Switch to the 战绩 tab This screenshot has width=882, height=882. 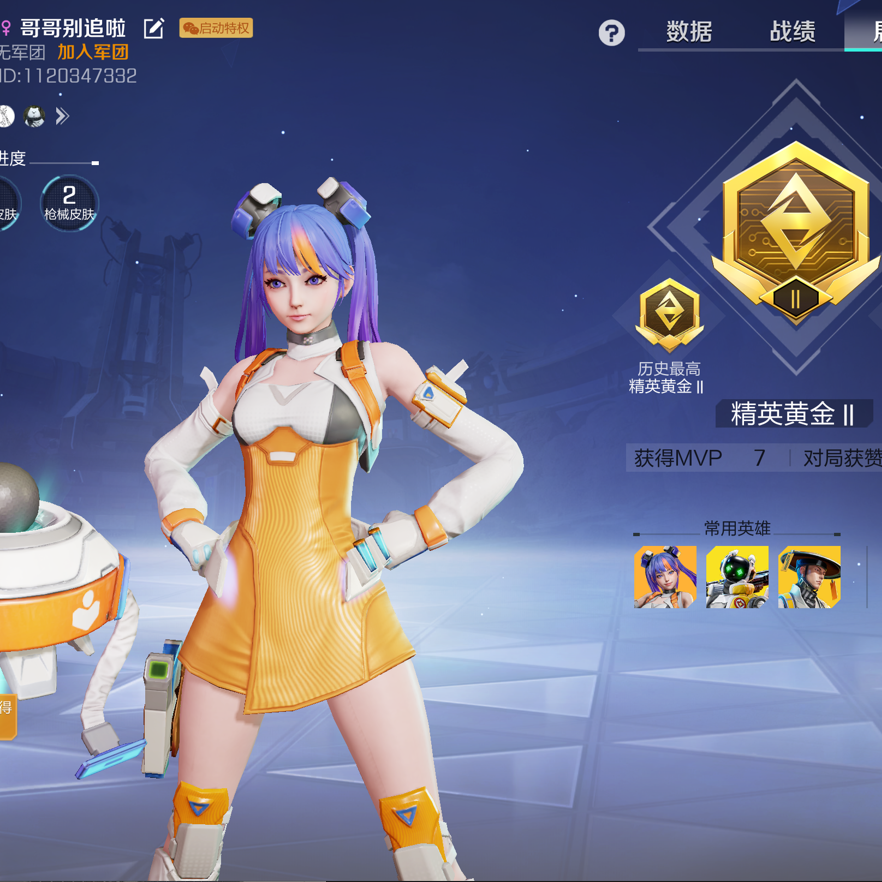pos(792,32)
